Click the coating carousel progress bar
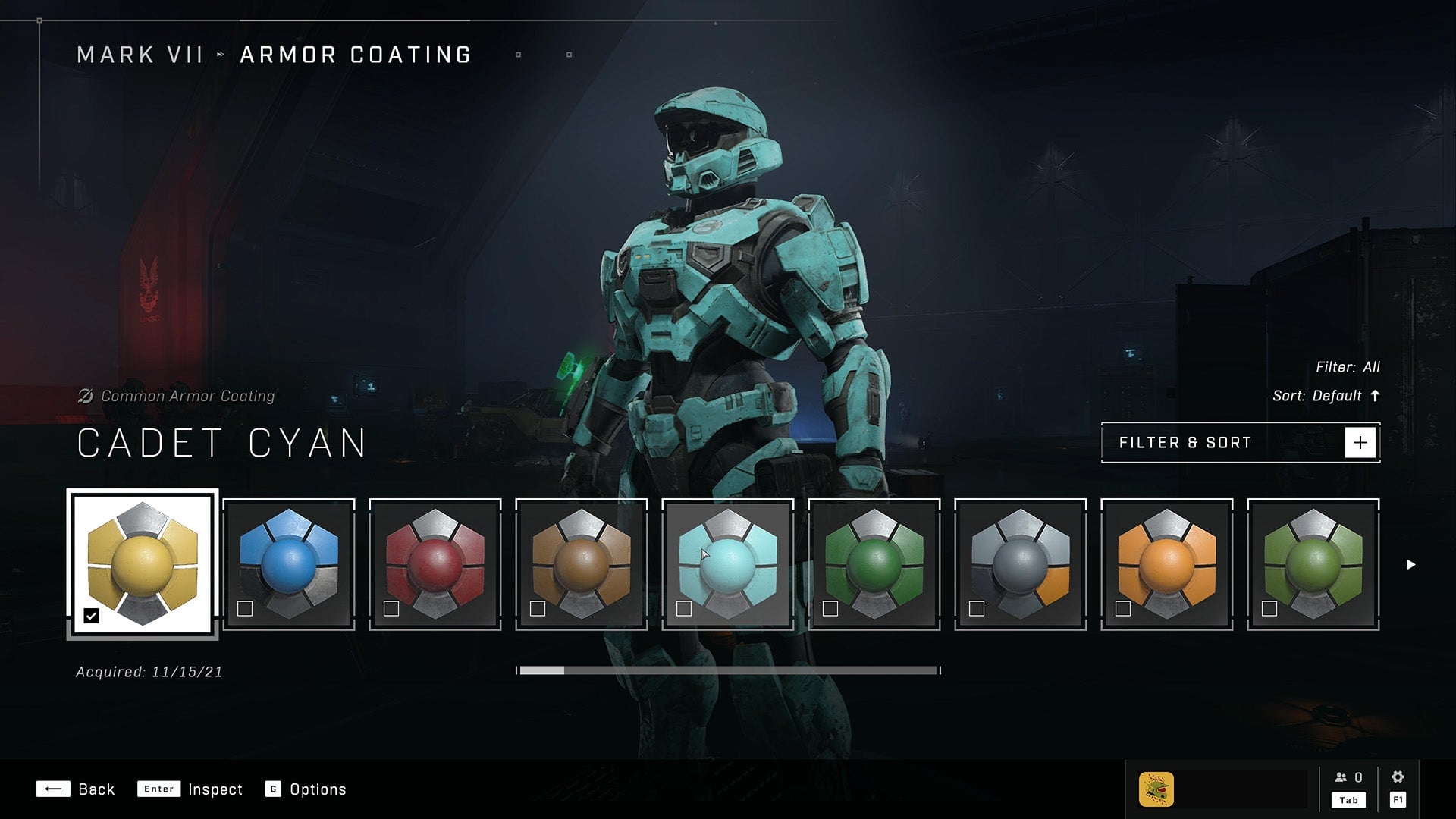This screenshot has height=819, width=1456. pos(728,670)
